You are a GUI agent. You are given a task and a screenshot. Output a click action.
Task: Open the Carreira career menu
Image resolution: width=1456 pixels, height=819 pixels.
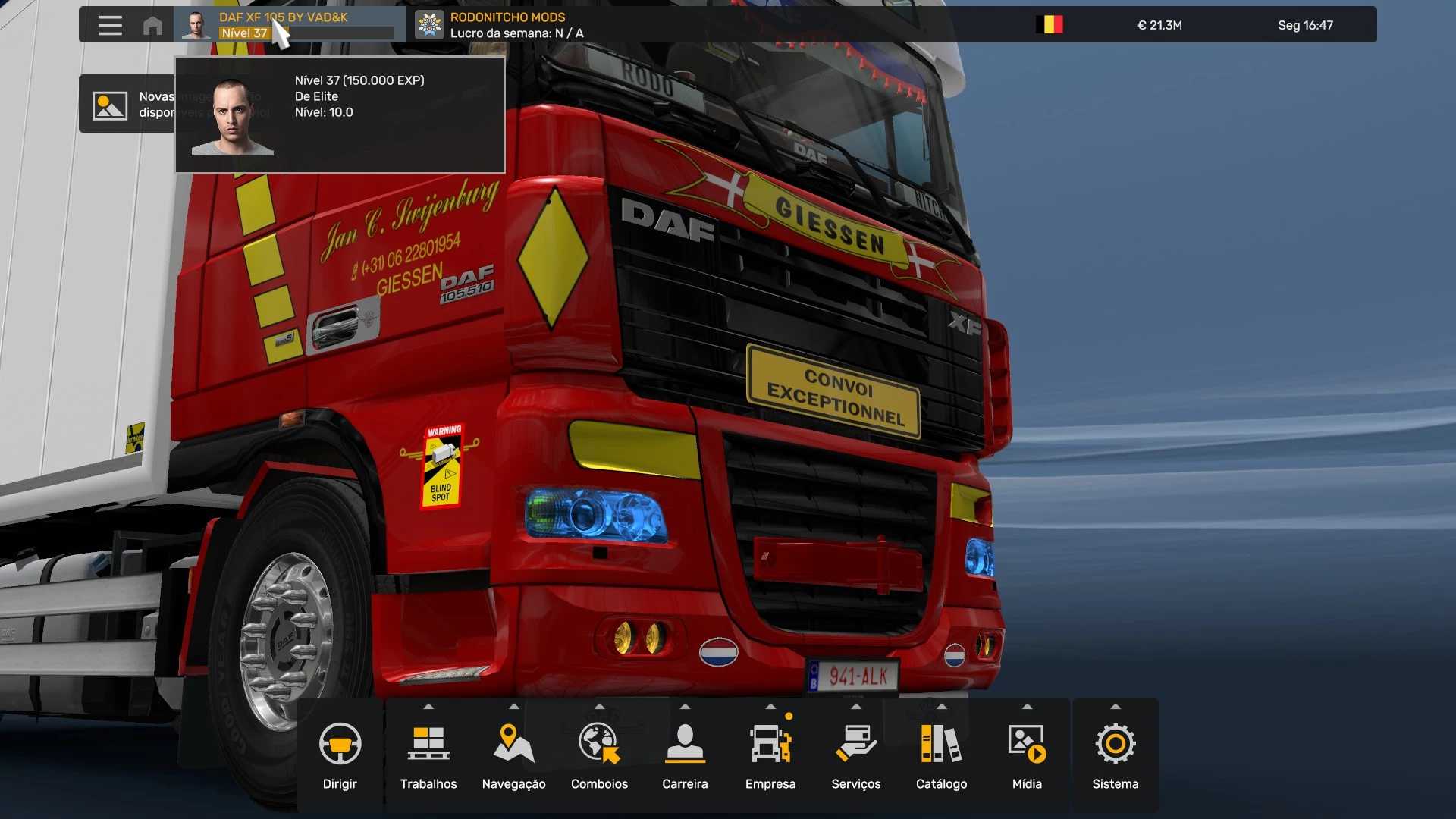(685, 755)
